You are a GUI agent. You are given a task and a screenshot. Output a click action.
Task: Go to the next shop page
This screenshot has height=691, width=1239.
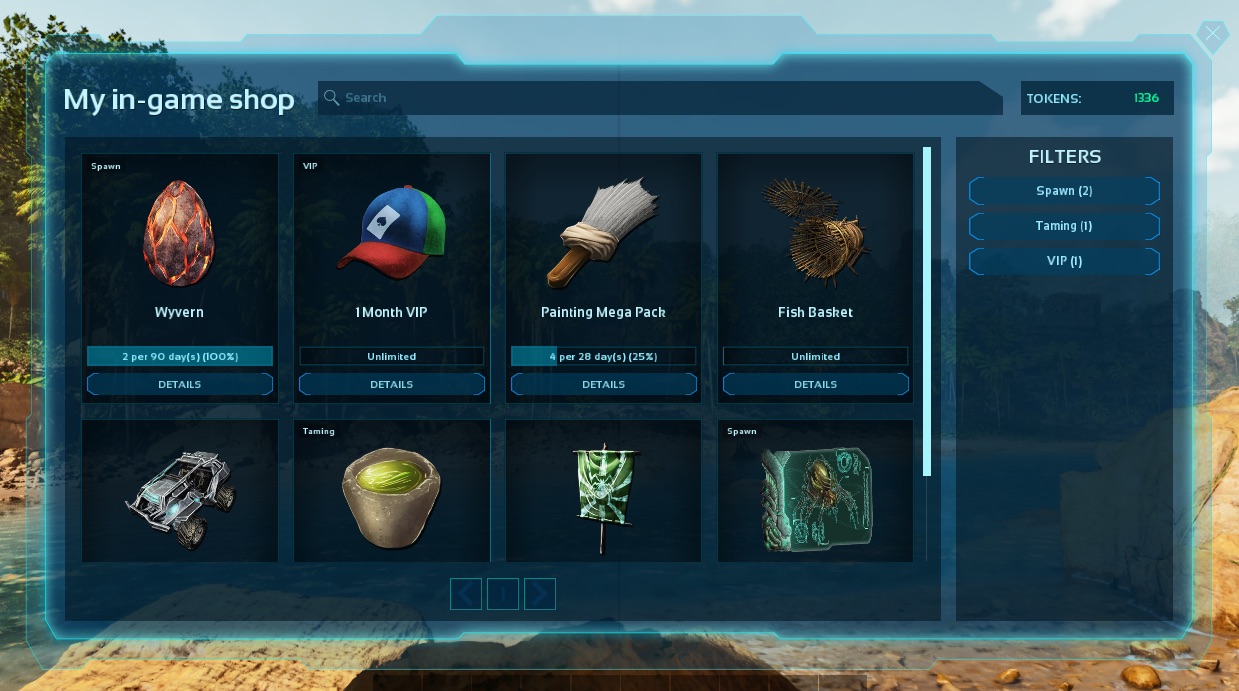tap(540, 594)
